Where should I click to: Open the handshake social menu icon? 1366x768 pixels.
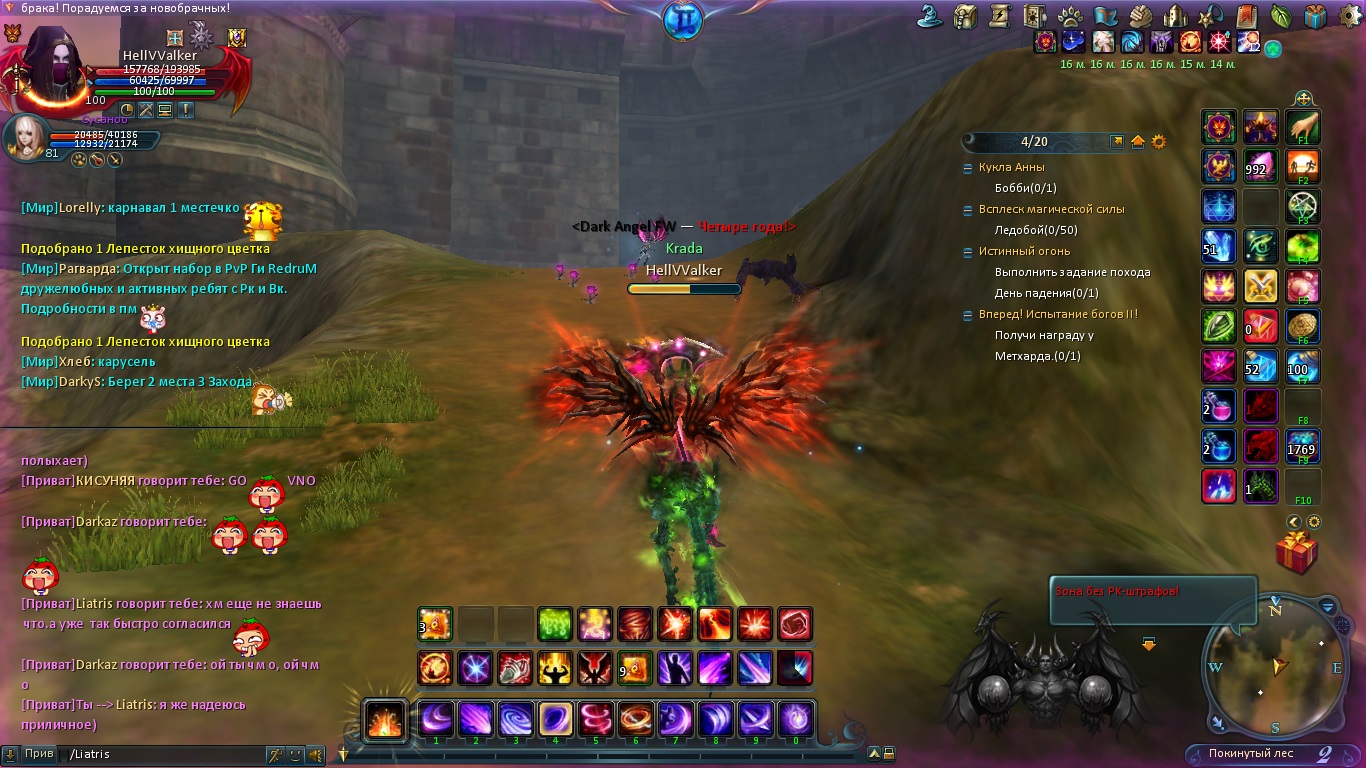pyautogui.click(x=1142, y=16)
